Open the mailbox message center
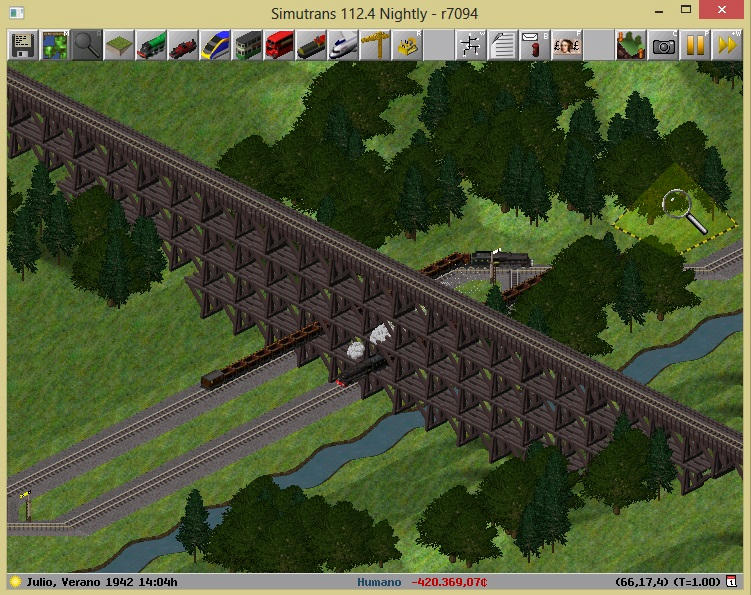 pyautogui.click(x=535, y=45)
